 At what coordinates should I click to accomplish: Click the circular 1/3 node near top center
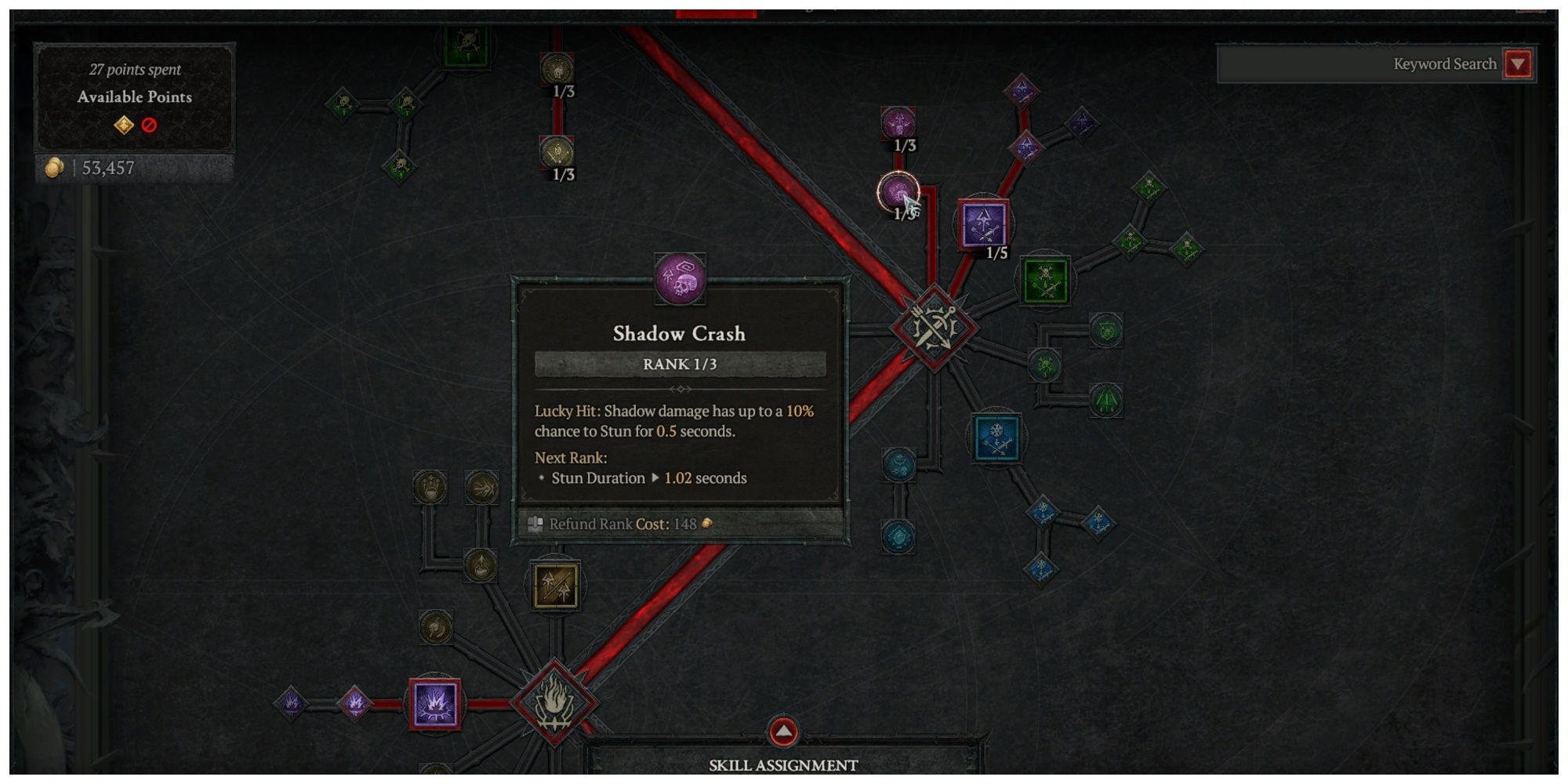pos(558,68)
